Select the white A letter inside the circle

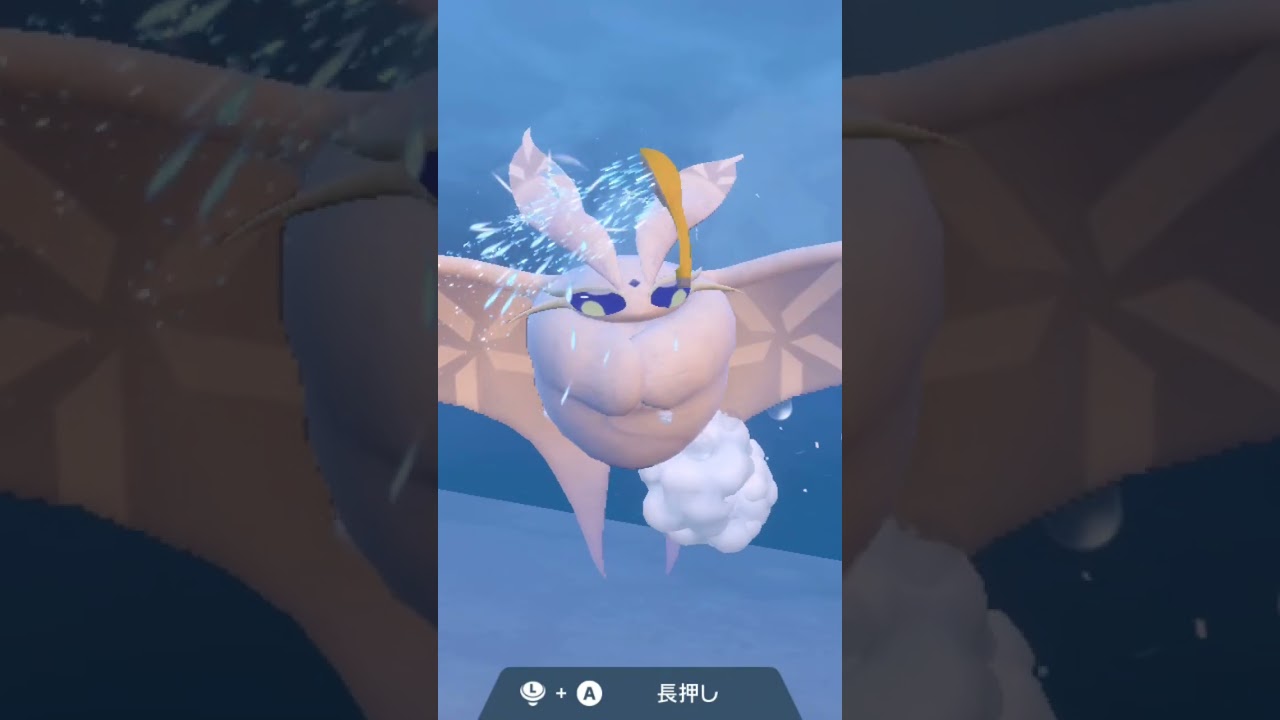click(589, 694)
